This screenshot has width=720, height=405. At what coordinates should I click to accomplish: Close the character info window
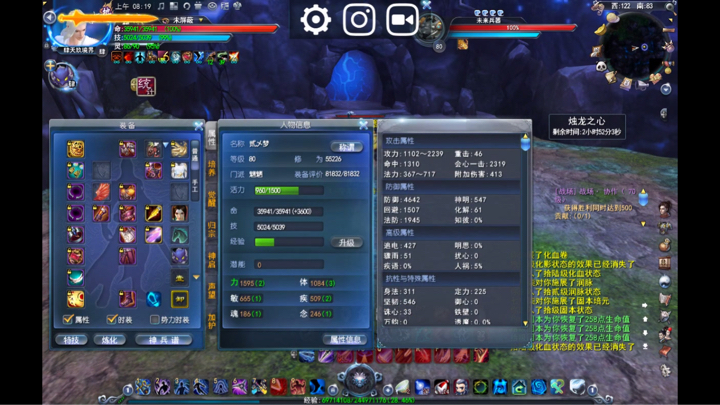click(x=363, y=125)
